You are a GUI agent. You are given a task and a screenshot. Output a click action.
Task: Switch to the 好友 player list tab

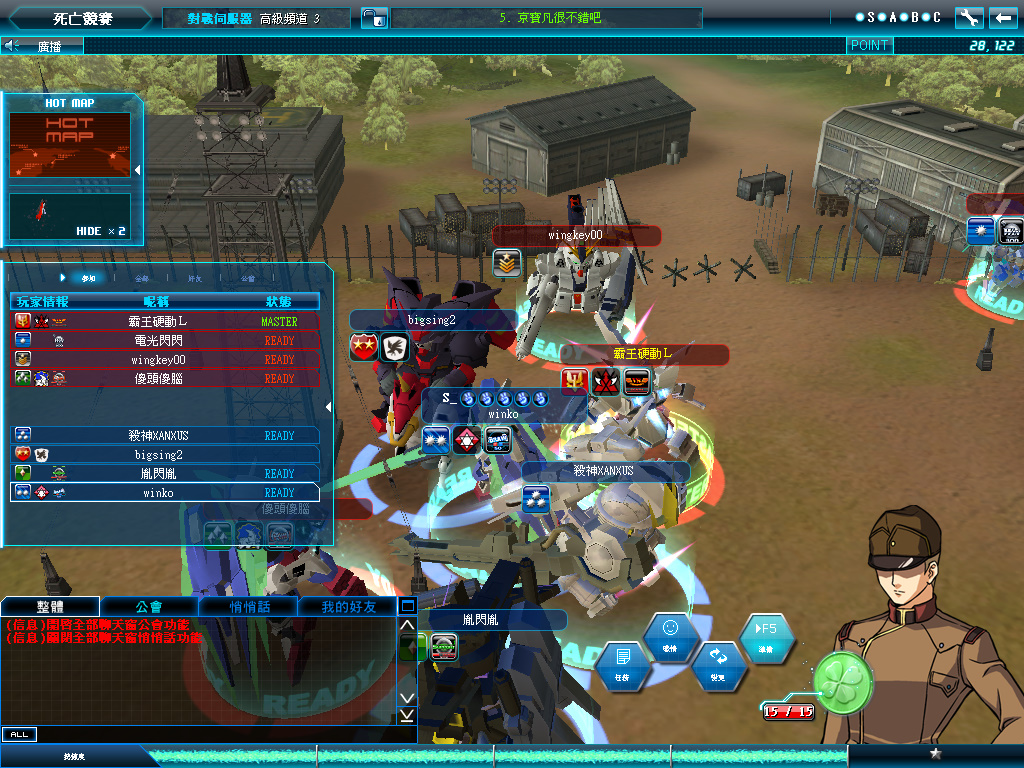point(195,278)
